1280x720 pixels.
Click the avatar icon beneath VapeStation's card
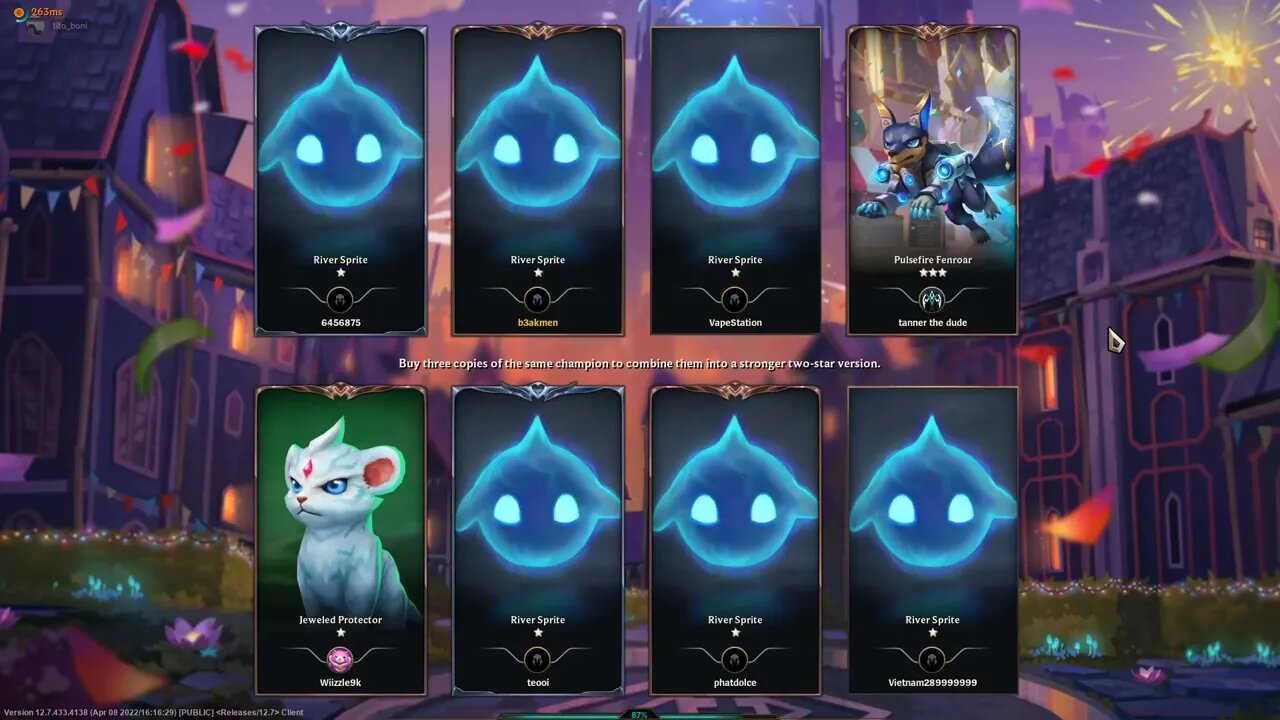(735, 297)
